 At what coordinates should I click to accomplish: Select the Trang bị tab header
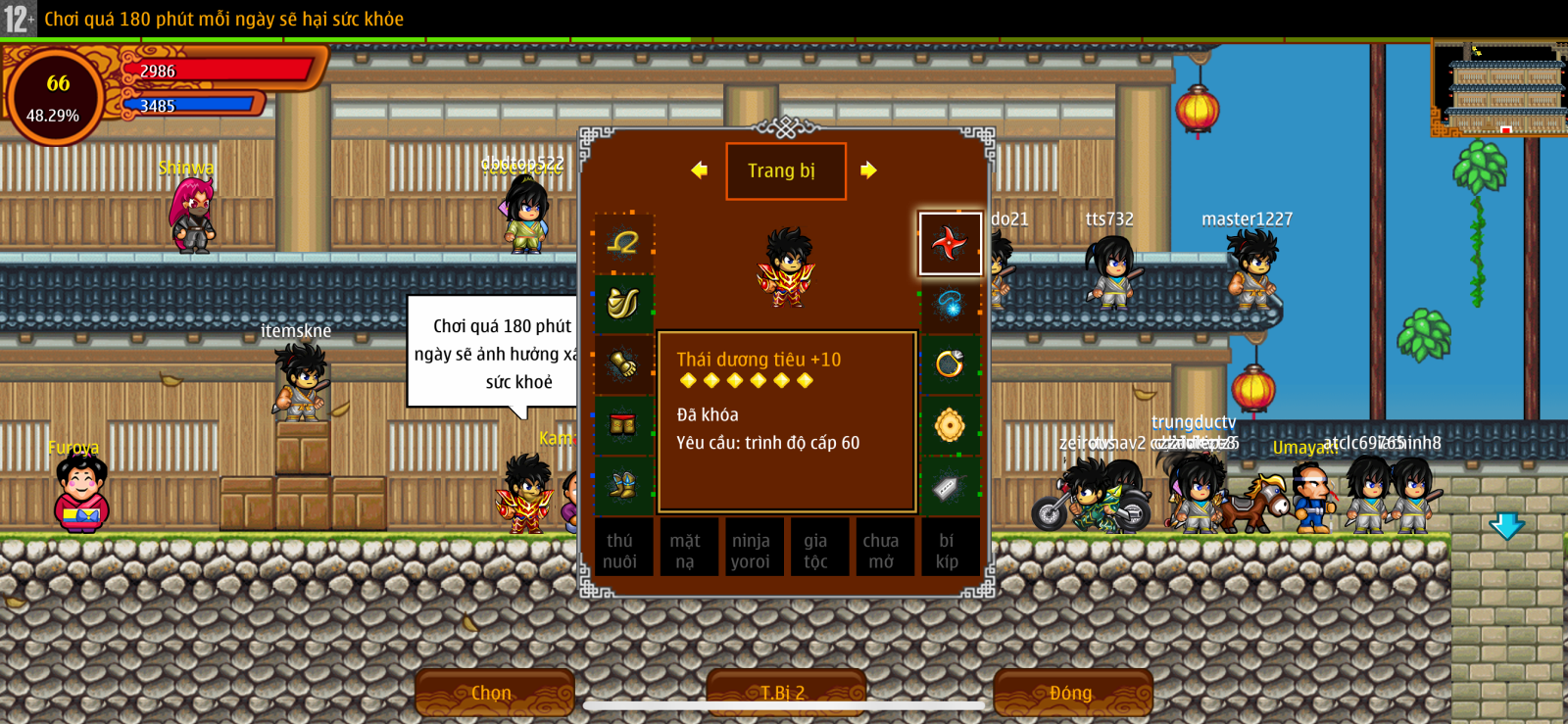click(x=784, y=171)
